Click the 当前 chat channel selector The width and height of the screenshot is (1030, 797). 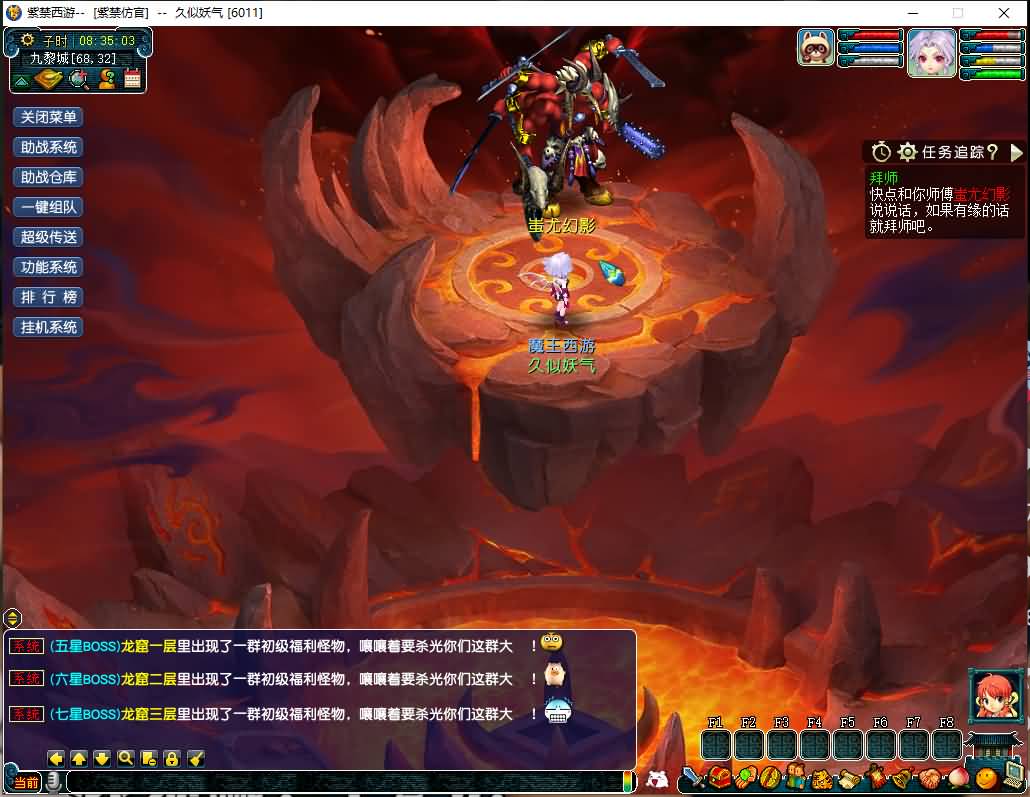pyautogui.click(x=27, y=782)
